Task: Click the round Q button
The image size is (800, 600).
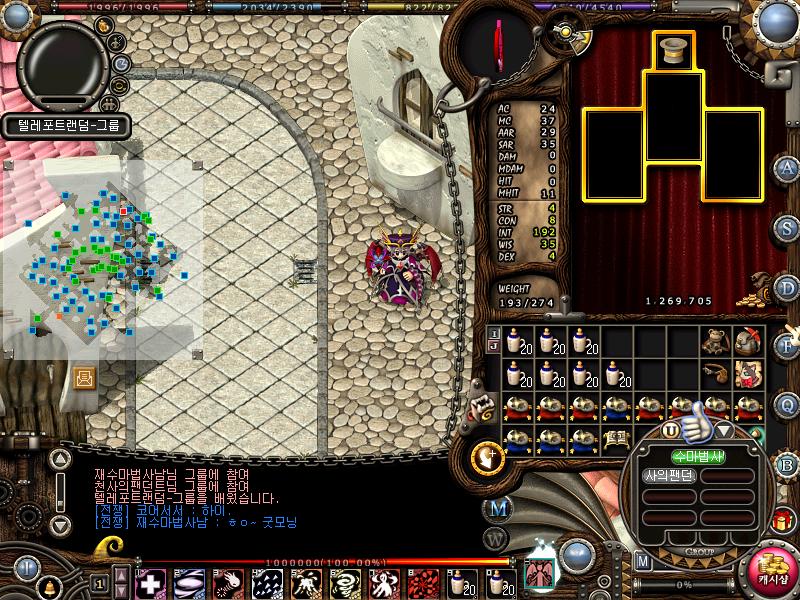Action: (788, 405)
